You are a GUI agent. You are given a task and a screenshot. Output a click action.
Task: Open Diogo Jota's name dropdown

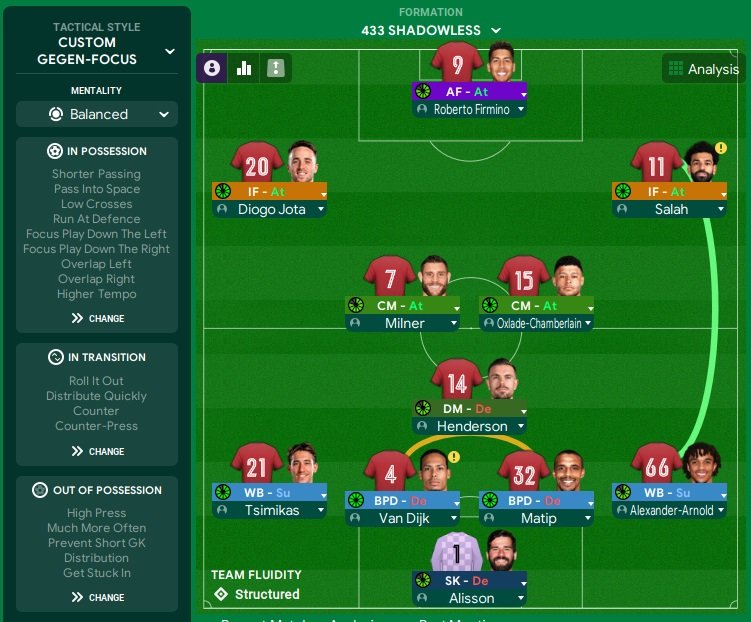pos(269,209)
